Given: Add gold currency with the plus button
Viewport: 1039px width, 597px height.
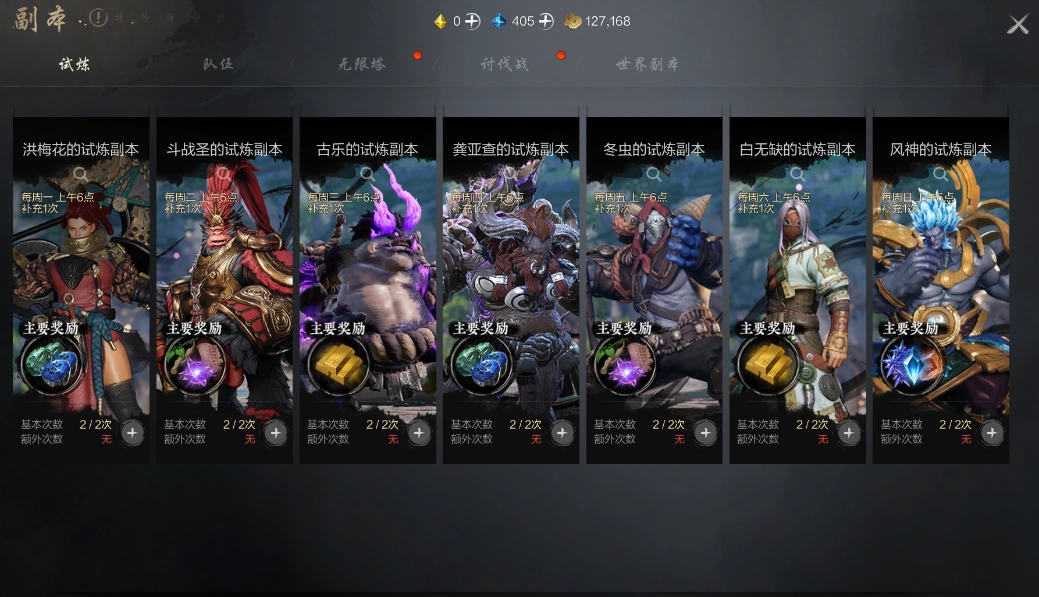Looking at the screenshot, I should click(472, 21).
